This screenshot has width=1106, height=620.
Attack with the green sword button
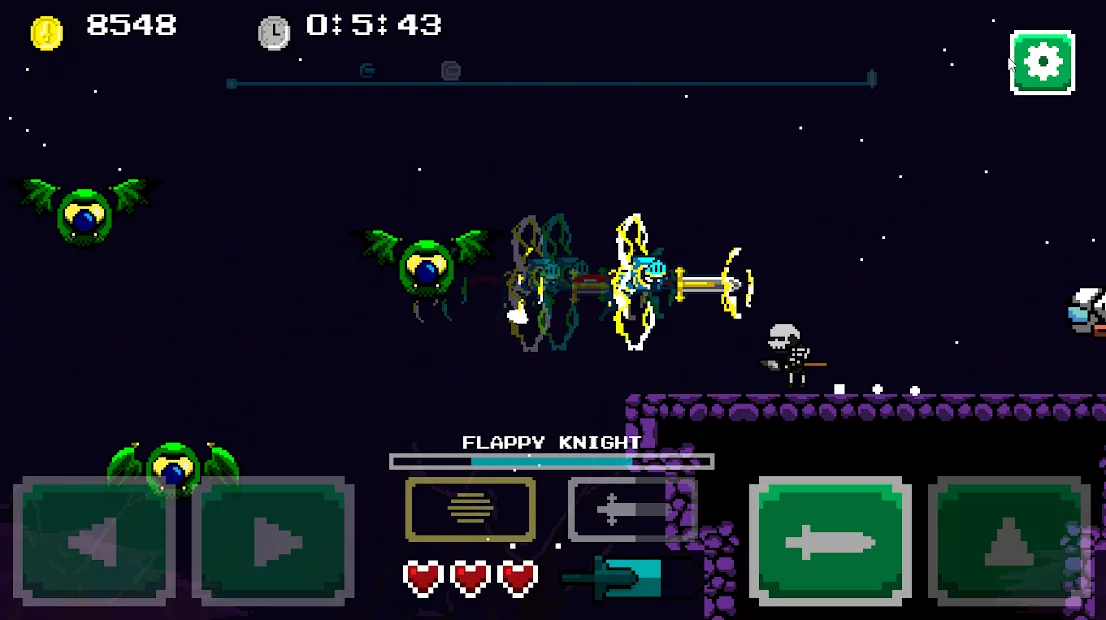point(830,543)
